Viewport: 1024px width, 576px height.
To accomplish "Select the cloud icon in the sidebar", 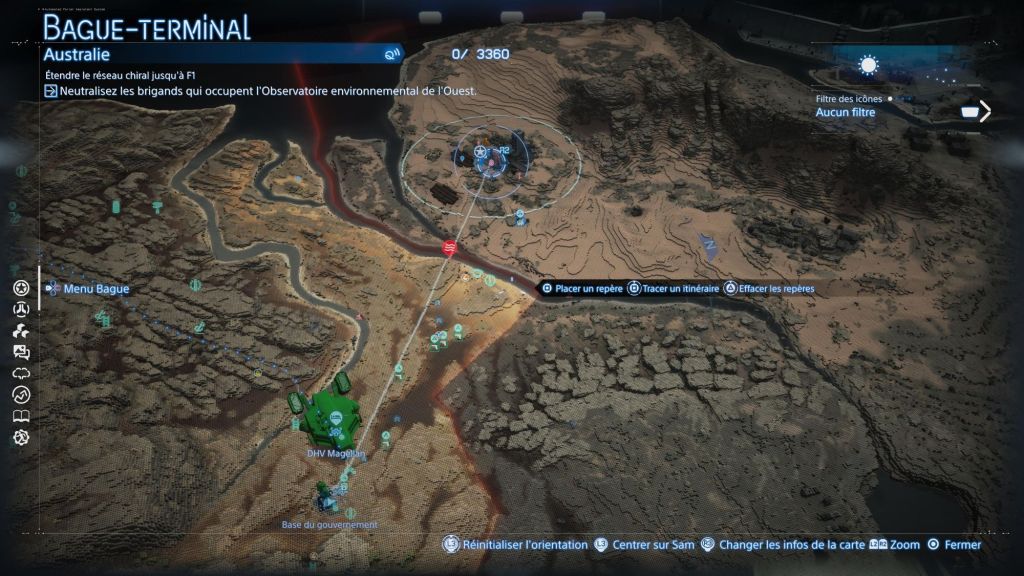I will pyautogui.click(x=21, y=373).
